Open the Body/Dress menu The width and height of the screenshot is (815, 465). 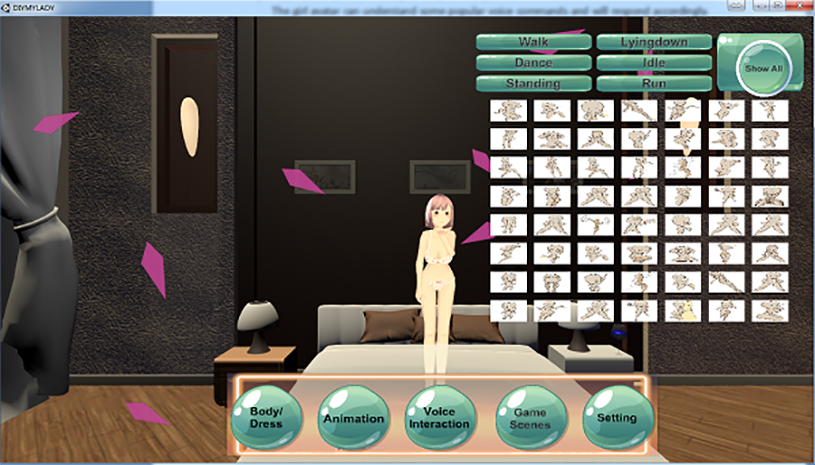click(x=267, y=418)
